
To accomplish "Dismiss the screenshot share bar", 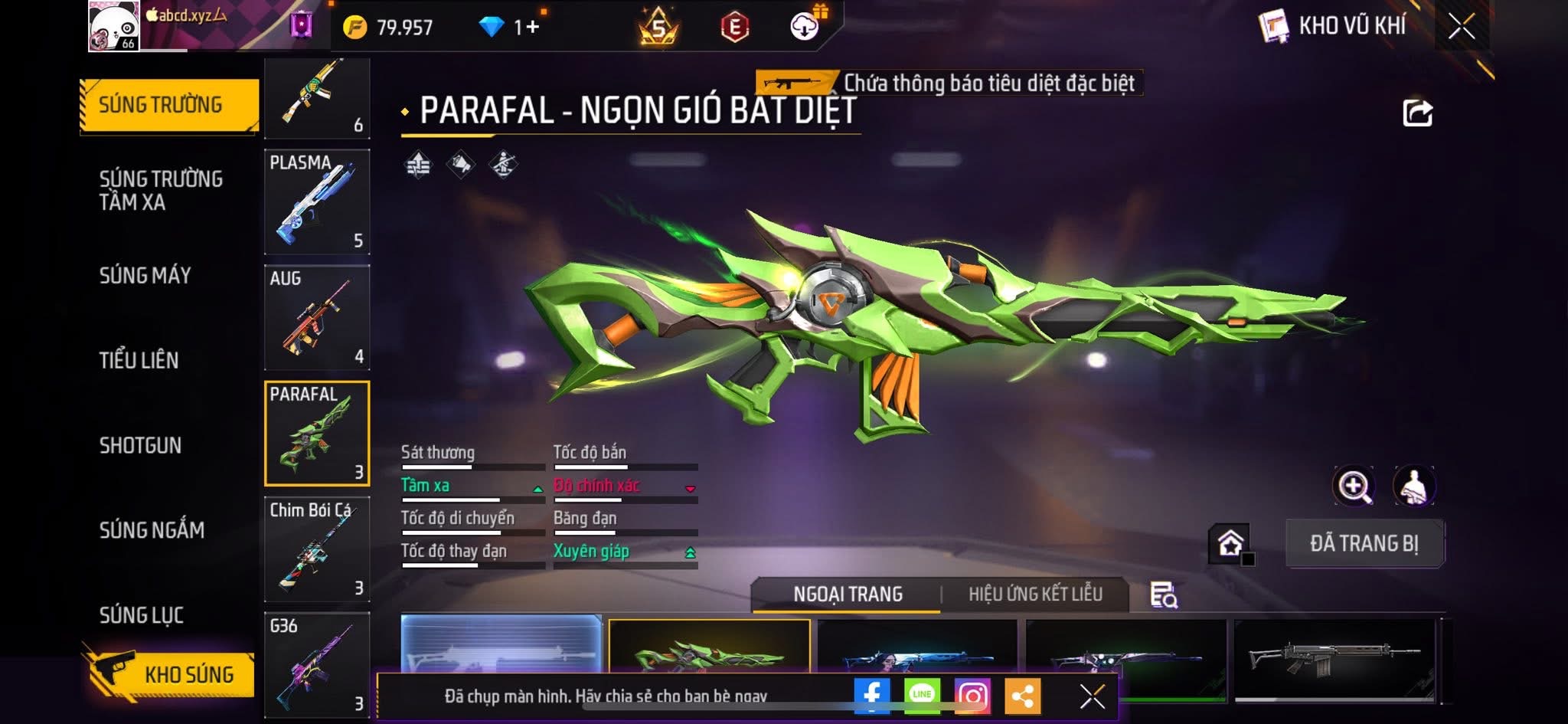I will click(x=1092, y=696).
